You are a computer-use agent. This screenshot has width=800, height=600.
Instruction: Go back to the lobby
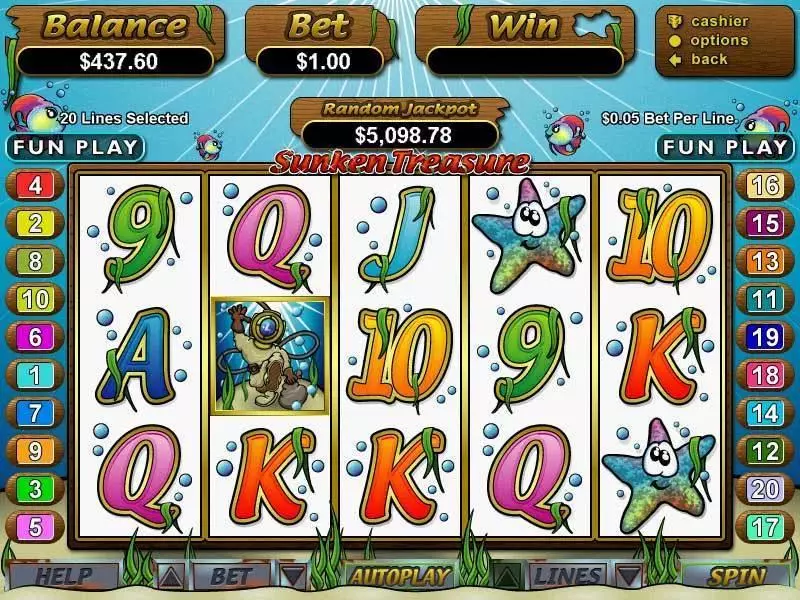tap(709, 59)
